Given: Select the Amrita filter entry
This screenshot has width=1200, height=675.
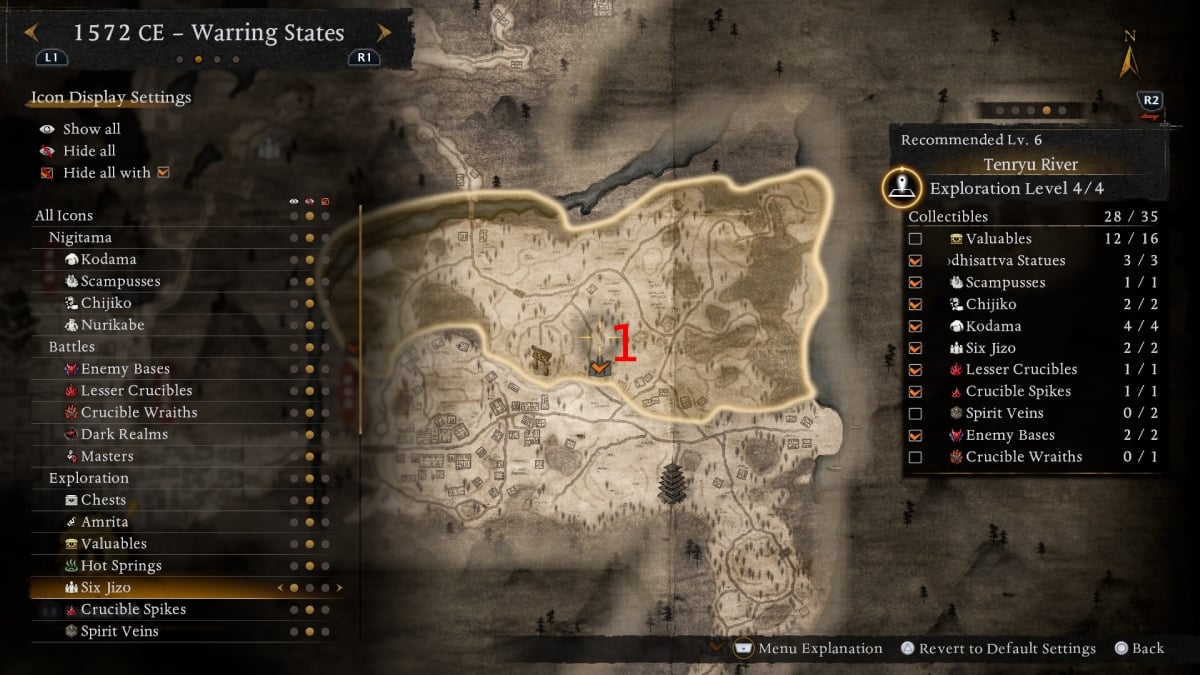Looking at the screenshot, I should pos(104,522).
